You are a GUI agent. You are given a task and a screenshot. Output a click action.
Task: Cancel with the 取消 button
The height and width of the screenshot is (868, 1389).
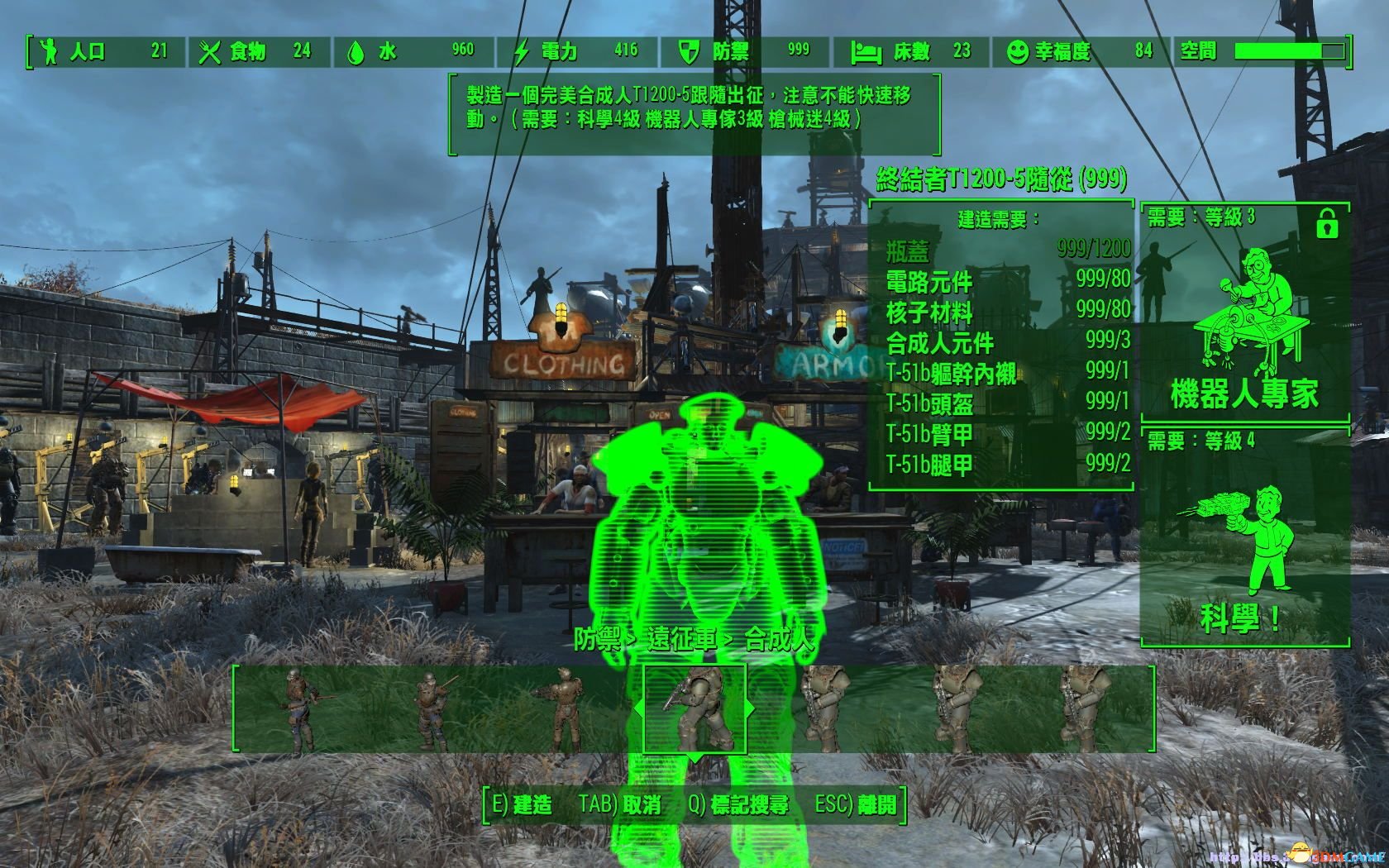[620, 804]
